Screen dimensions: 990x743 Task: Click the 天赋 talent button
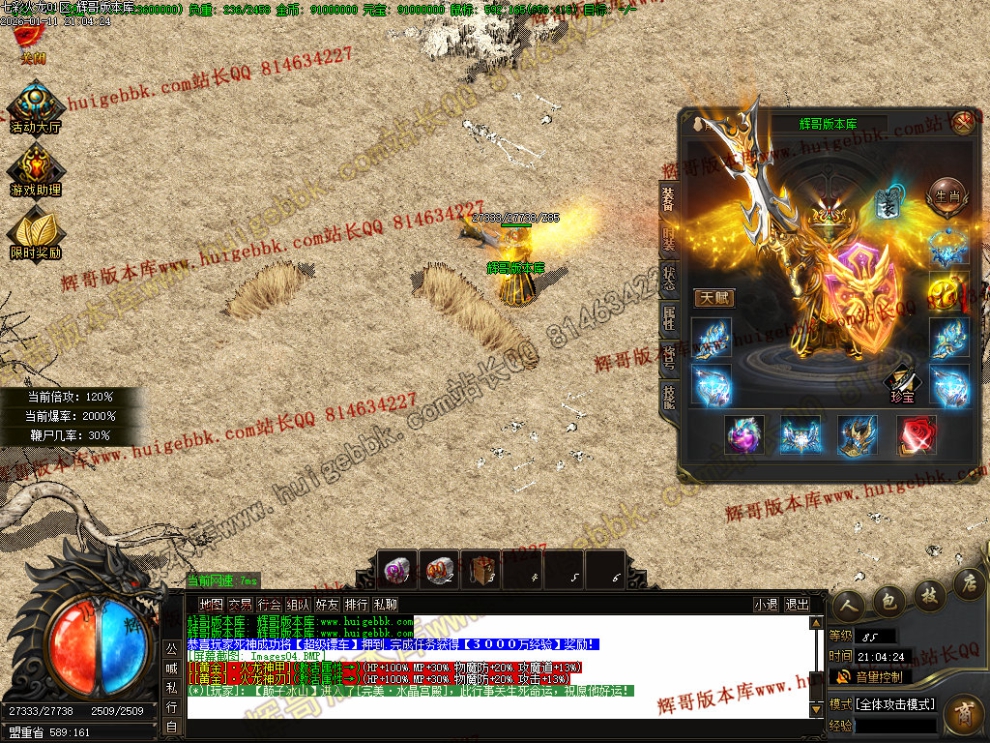pyautogui.click(x=714, y=298)
